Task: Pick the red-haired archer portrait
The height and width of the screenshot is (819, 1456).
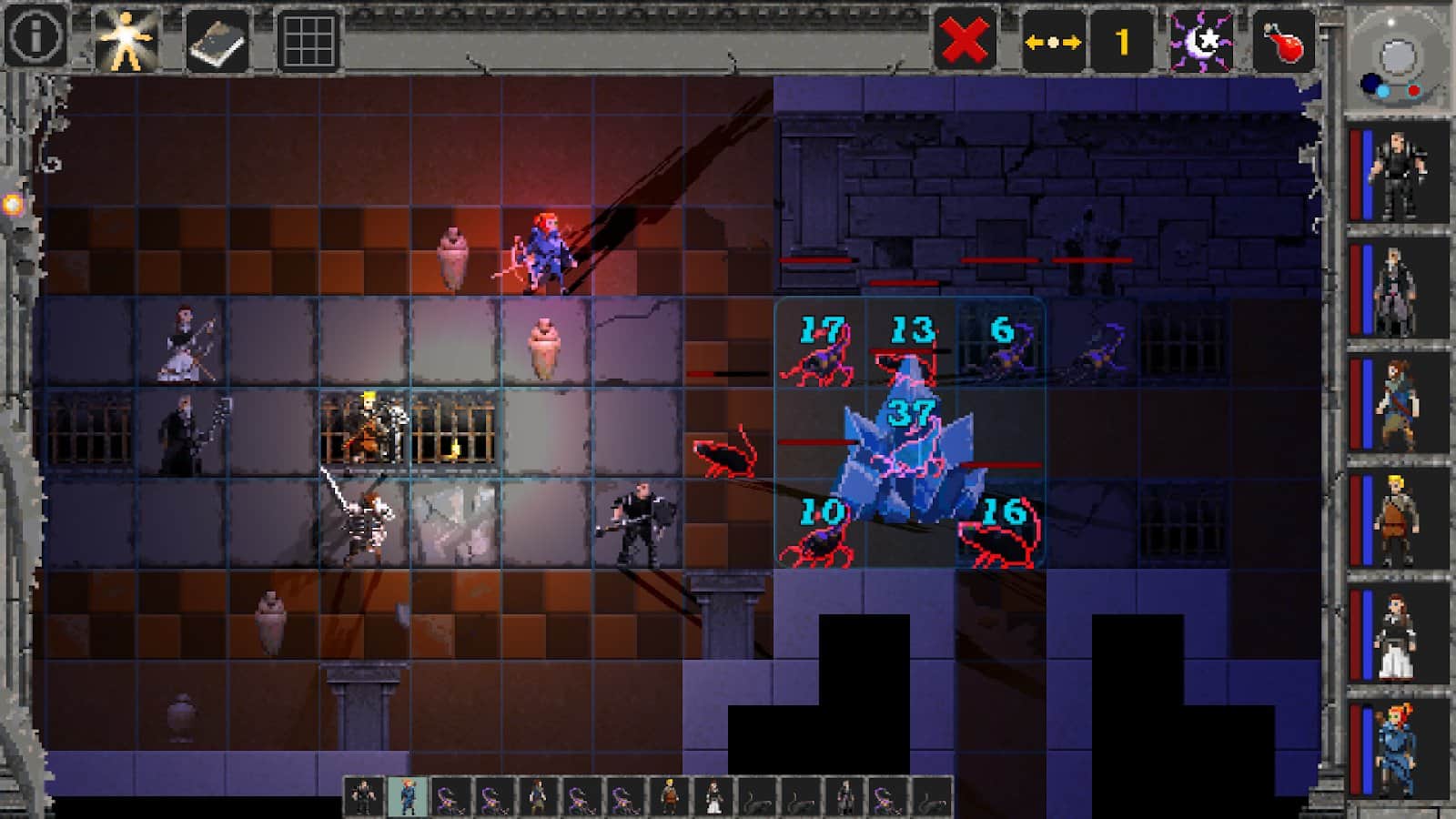Action: click(x=1398, y=748)
